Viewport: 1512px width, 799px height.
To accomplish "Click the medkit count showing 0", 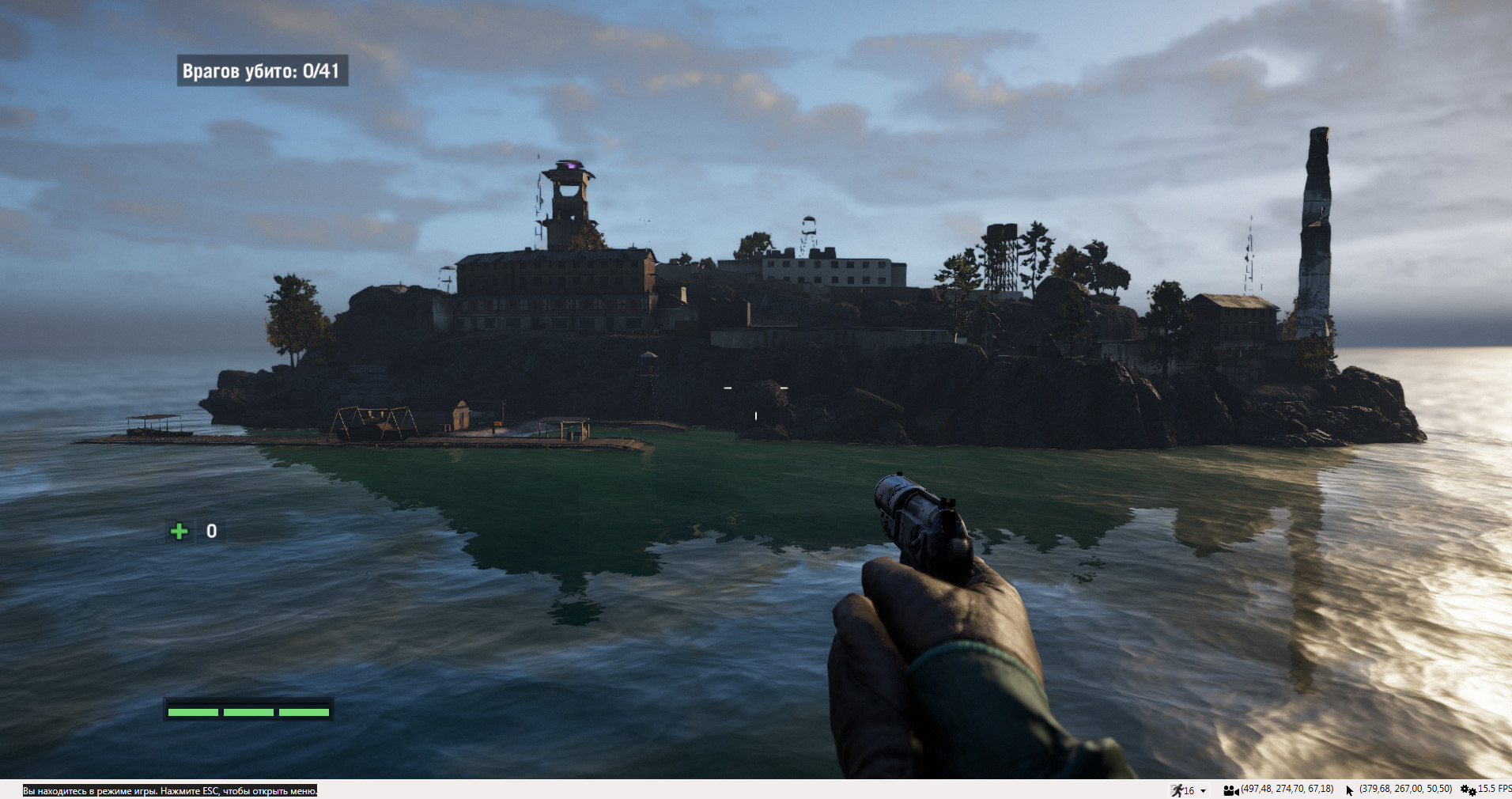I will point(210,531).
